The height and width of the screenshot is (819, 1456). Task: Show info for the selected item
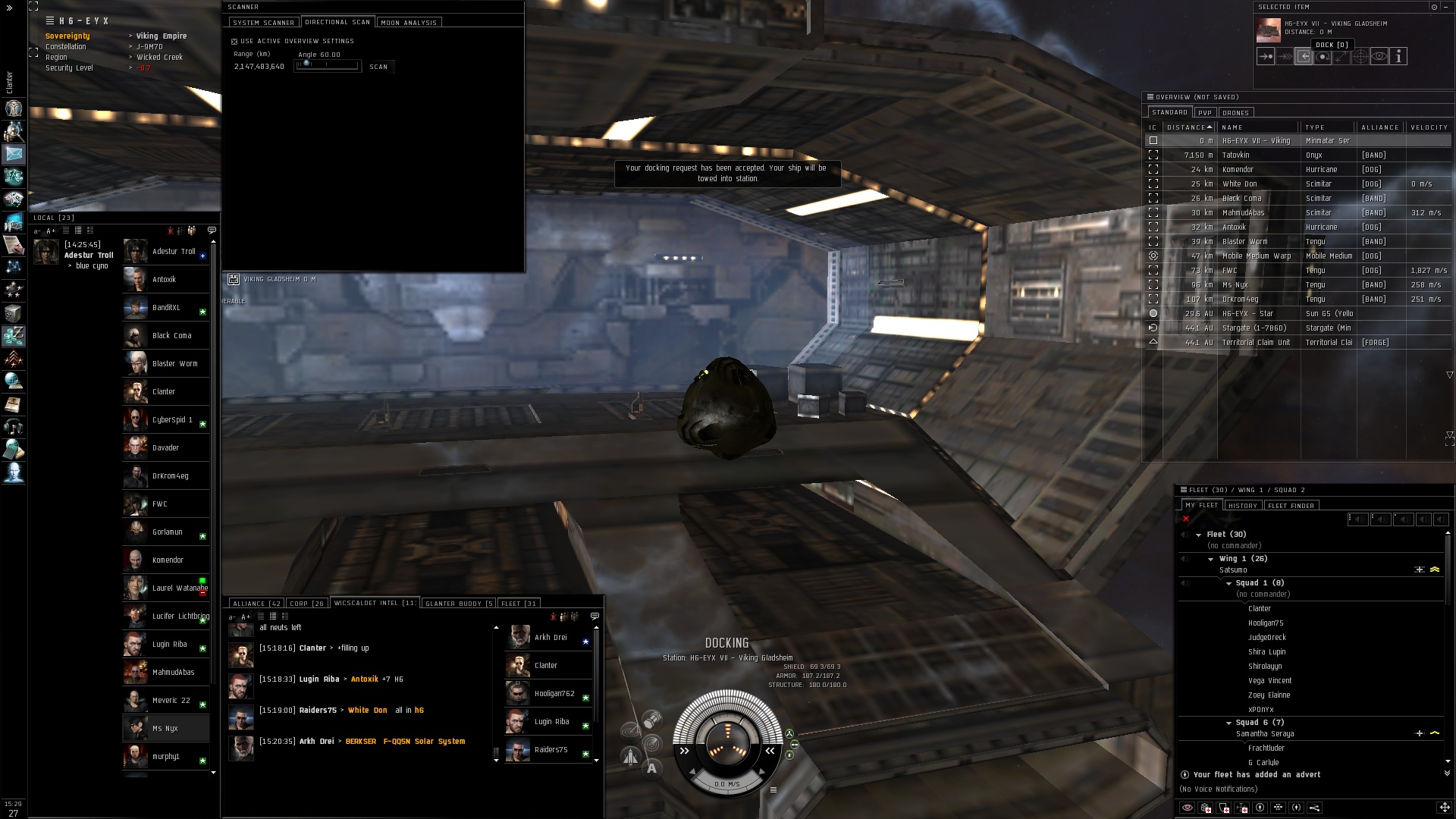click(1398, 56)
